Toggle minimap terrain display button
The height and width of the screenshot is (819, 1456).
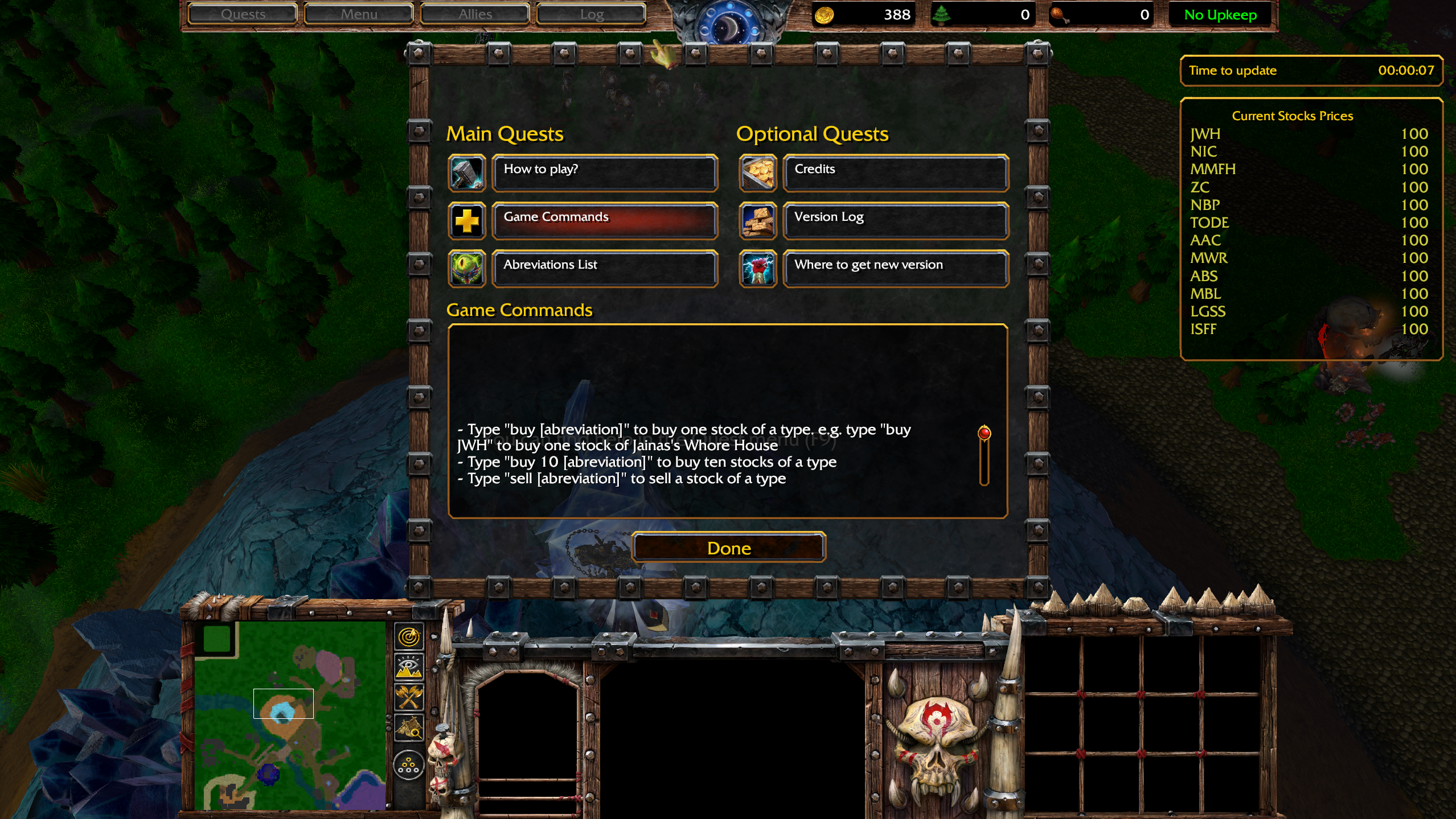409,666
